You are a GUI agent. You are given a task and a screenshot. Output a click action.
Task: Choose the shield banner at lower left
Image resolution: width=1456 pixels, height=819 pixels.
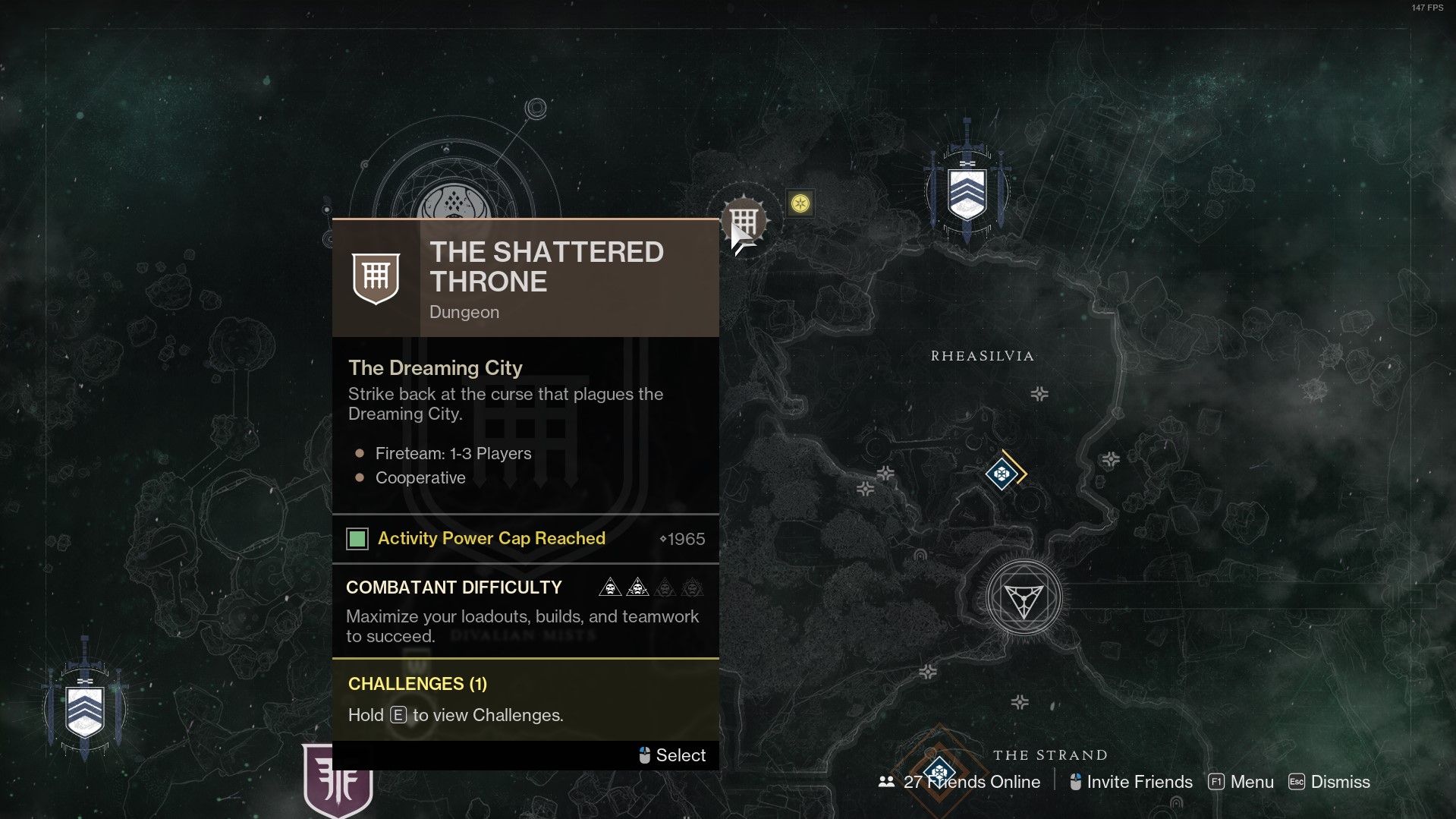click(85, 710)
